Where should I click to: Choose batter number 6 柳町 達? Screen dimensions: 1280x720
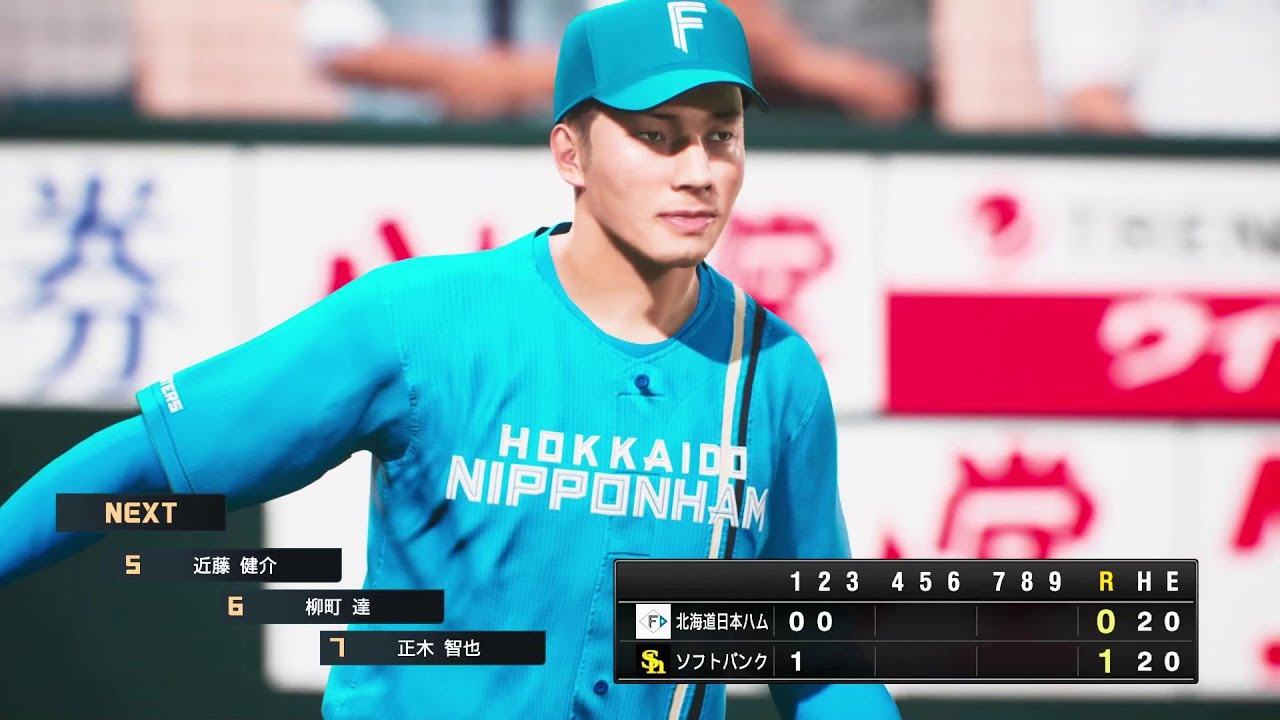[x=337, y=607]
